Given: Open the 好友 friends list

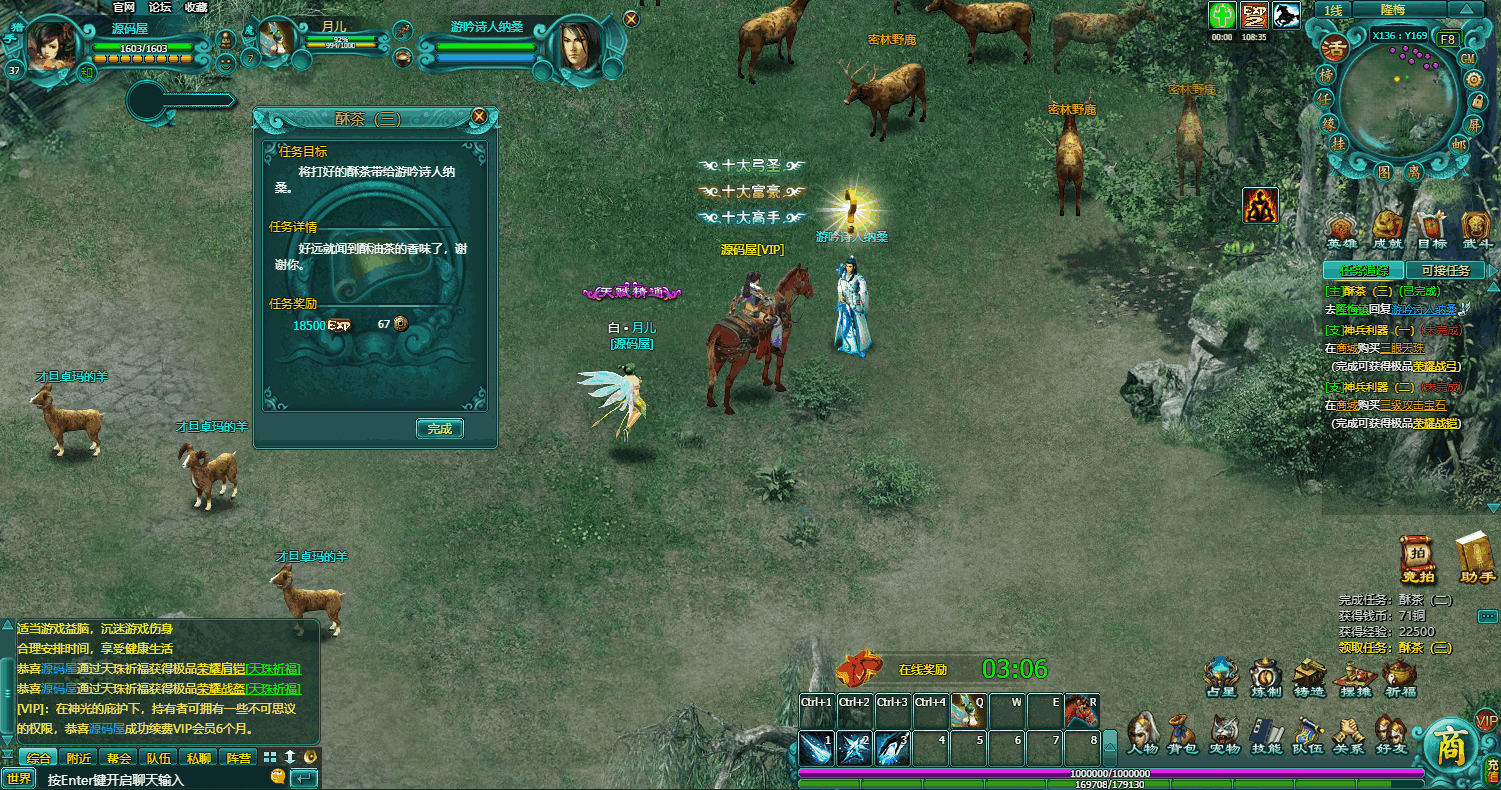Looking at the screenshot, I should pos(1389,735).
